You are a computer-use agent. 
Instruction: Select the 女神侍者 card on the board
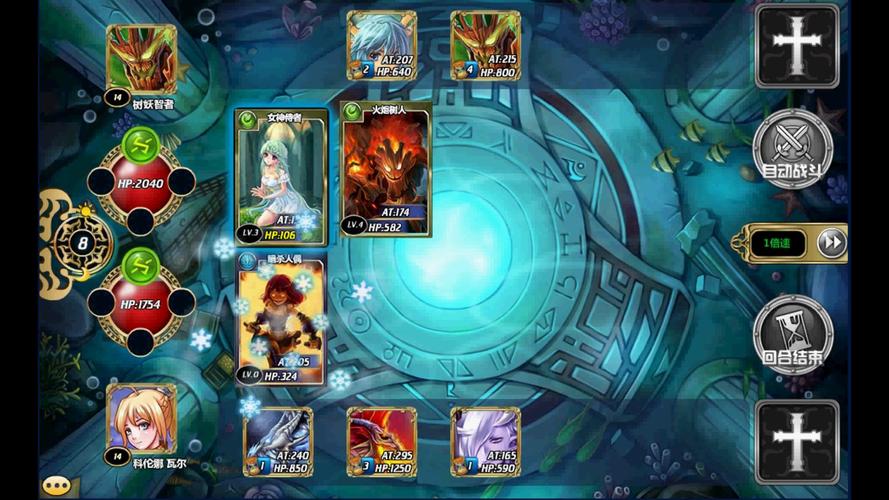(281, 177)
